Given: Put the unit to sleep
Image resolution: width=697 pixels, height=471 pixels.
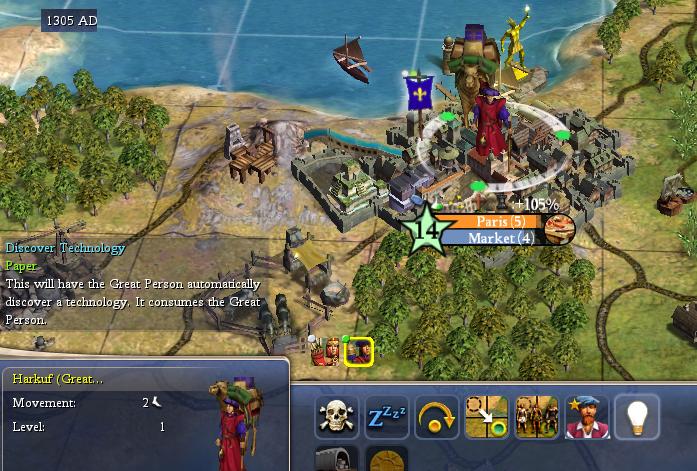Looking at the screenshot, I should [387, 417].
